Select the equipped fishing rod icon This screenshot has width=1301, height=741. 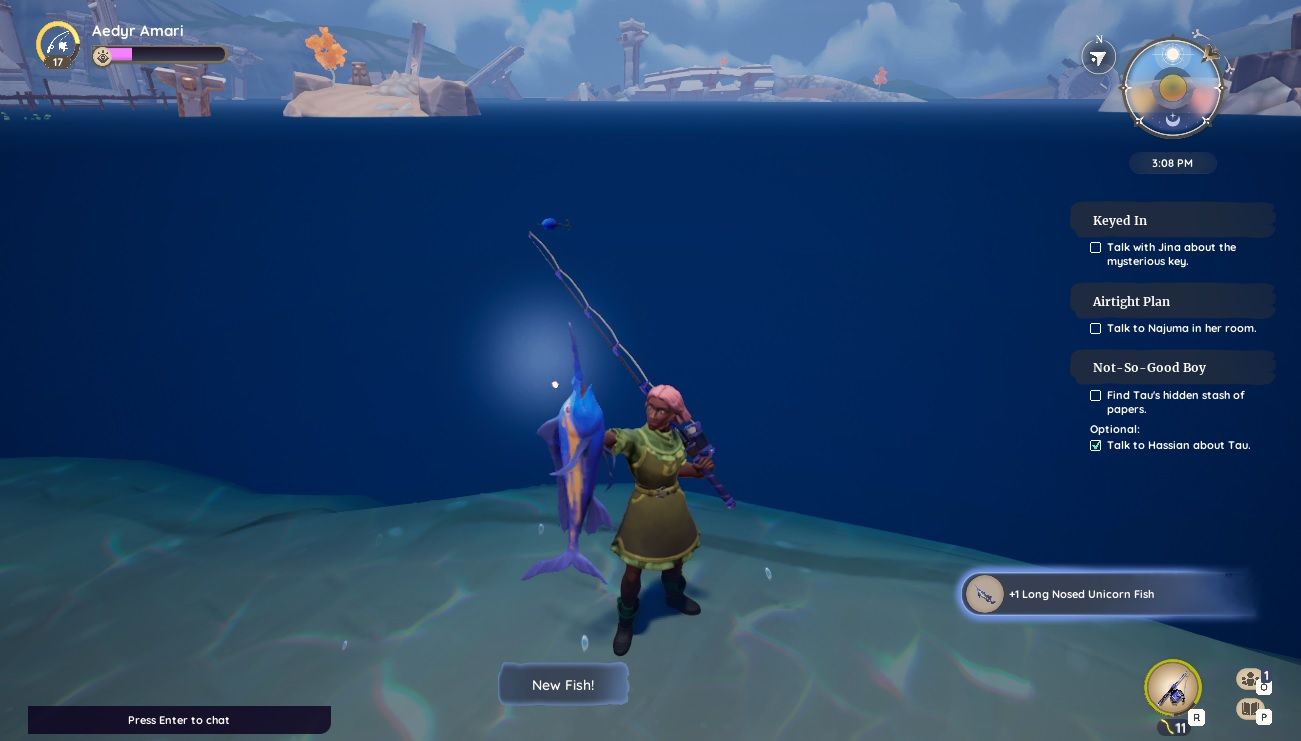[1172, 688]
